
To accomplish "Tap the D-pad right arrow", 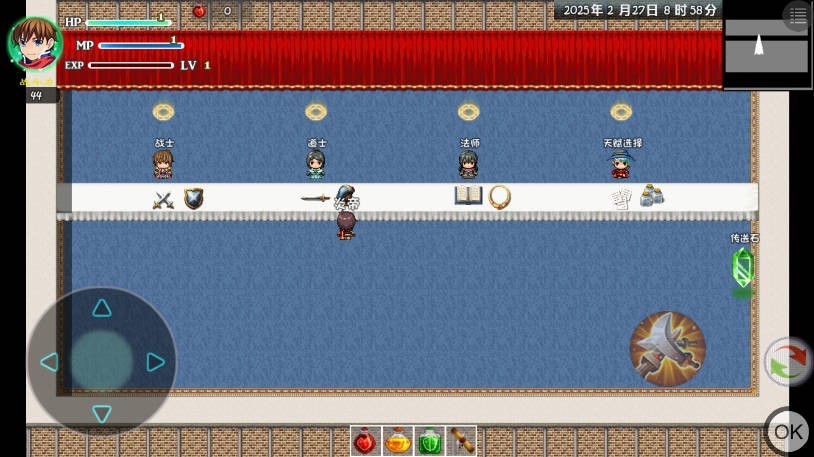I will coord(155,361).
